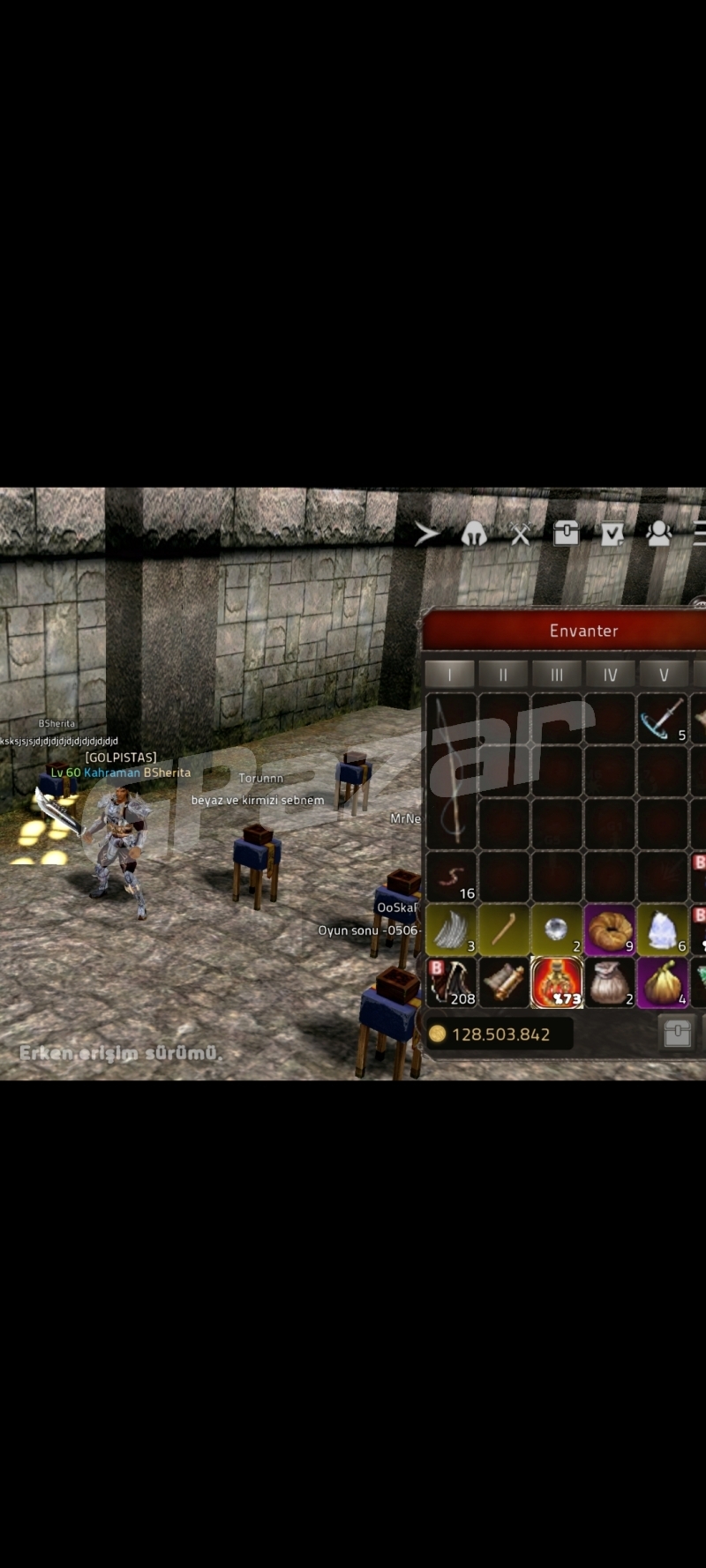Open the storage chest button beside gold
This screenshot has width=706, height=1568.
tap(677, 1034)
